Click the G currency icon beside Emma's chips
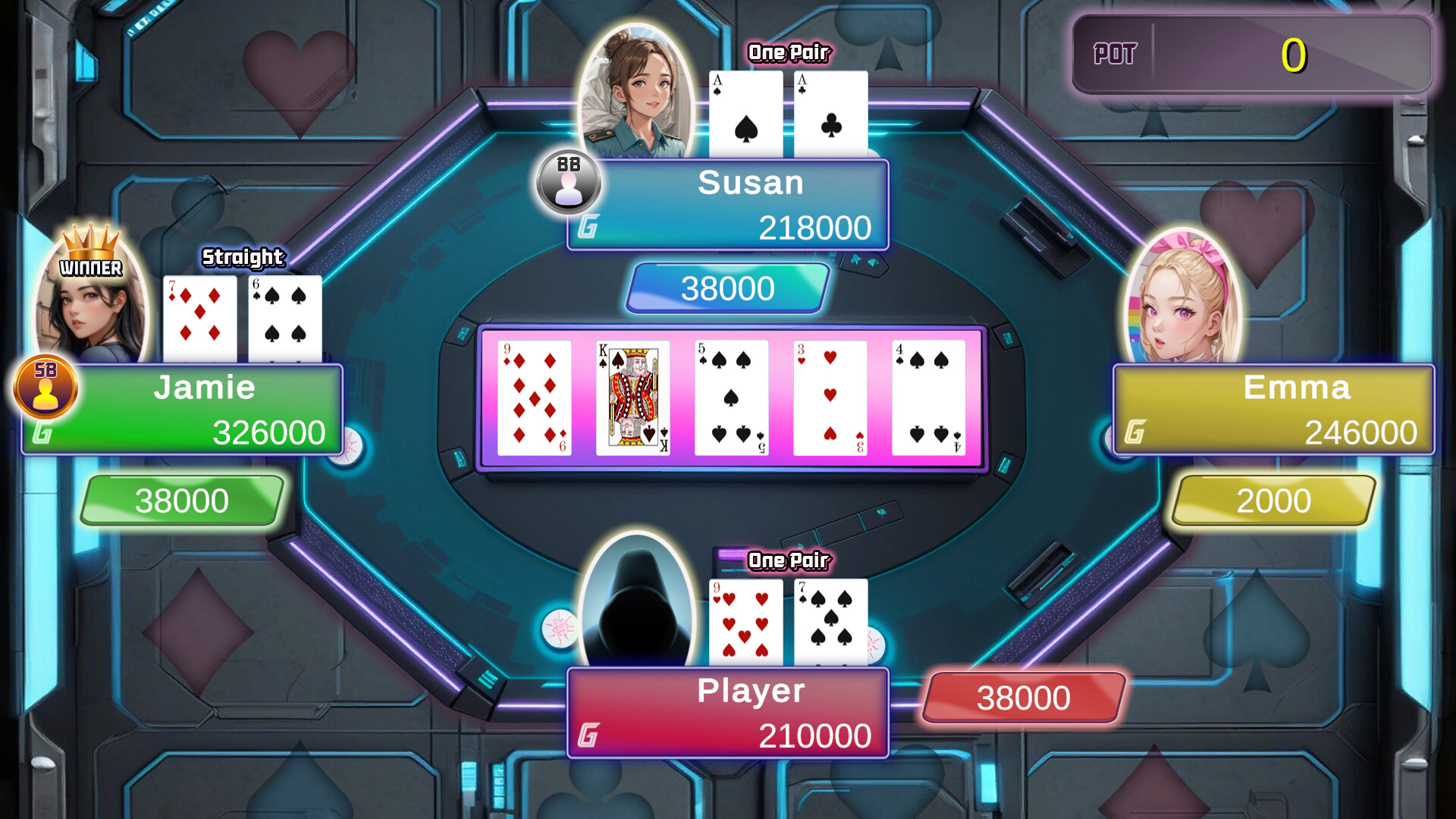1456x819 pixels. coord(1133,432)
